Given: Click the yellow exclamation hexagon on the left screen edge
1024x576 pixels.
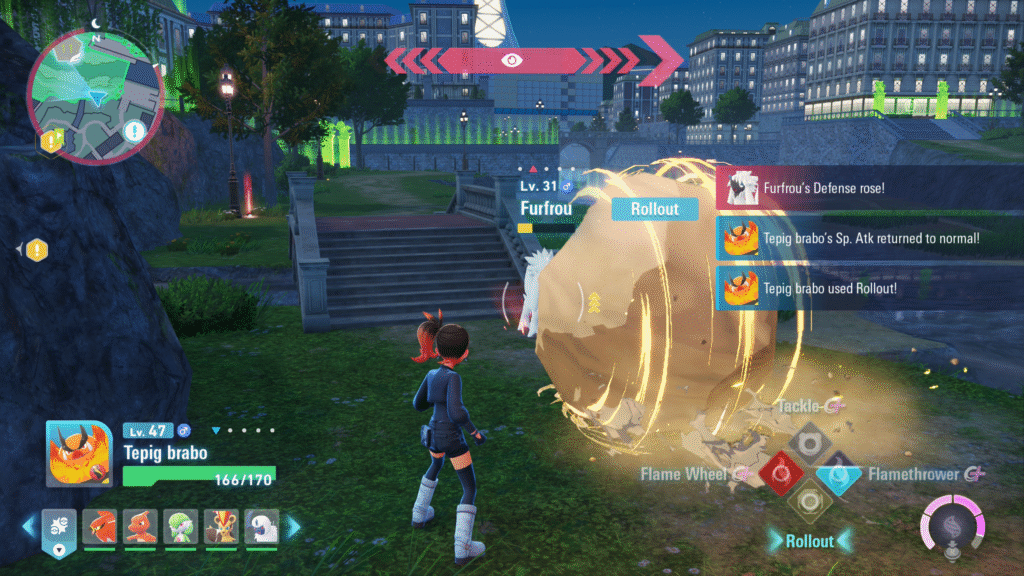Looking at the screenshot, I should pyautogui.click(x=37, y=249).
